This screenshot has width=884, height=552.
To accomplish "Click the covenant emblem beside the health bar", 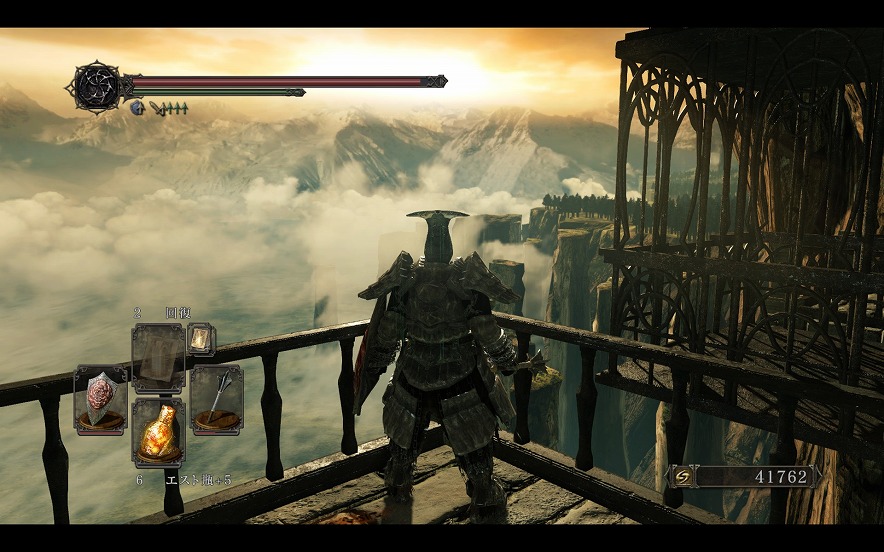I will pyautogui.click(x=95, y=85).
